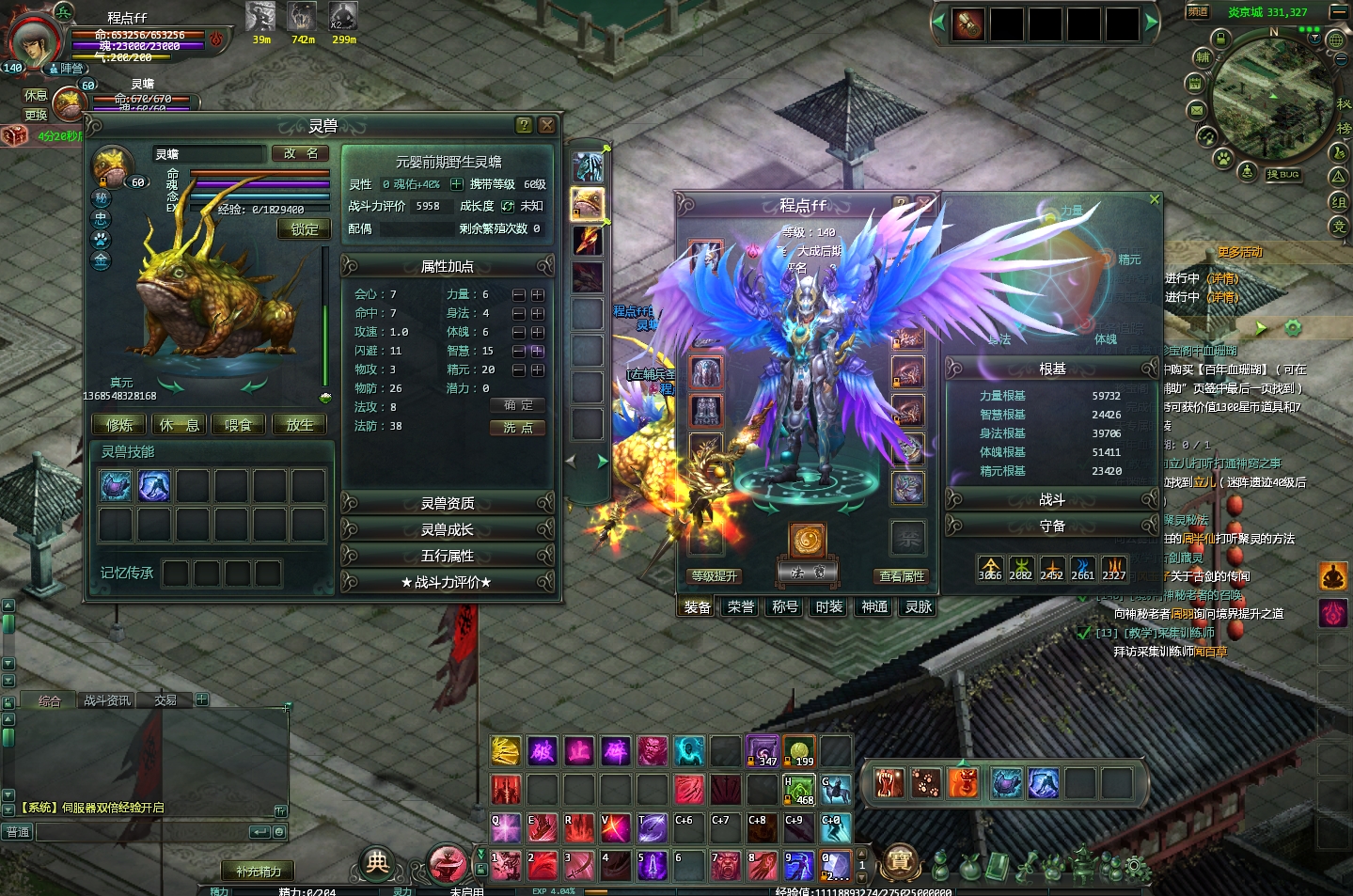Open the 战斗资讯 chat tab
The height and width of the screenshot is (896, 1353).
(107, 700)
